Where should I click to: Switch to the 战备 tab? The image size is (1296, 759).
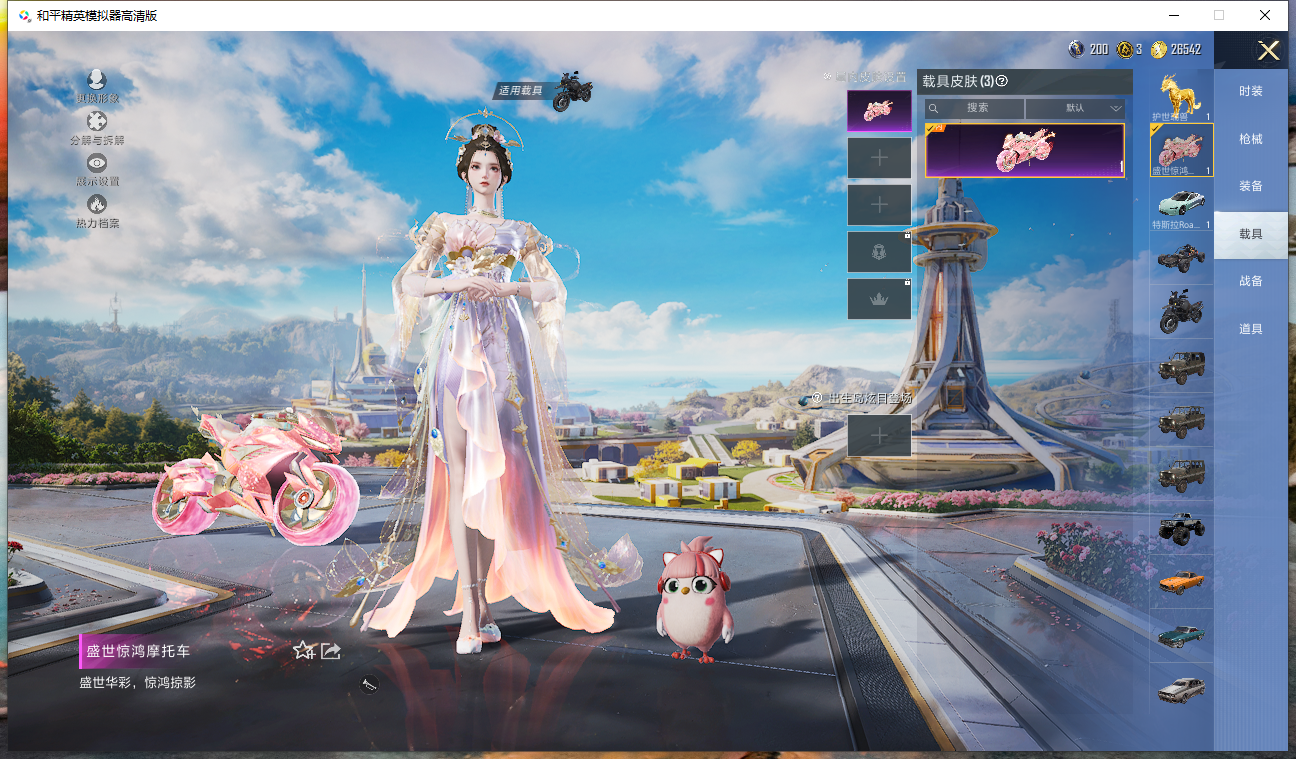coord(1250,281)
